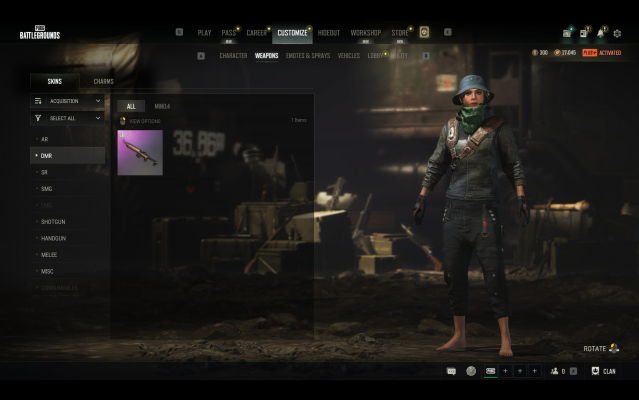
Task: Open the Select All filter dropdown
Action: (67, 118)
